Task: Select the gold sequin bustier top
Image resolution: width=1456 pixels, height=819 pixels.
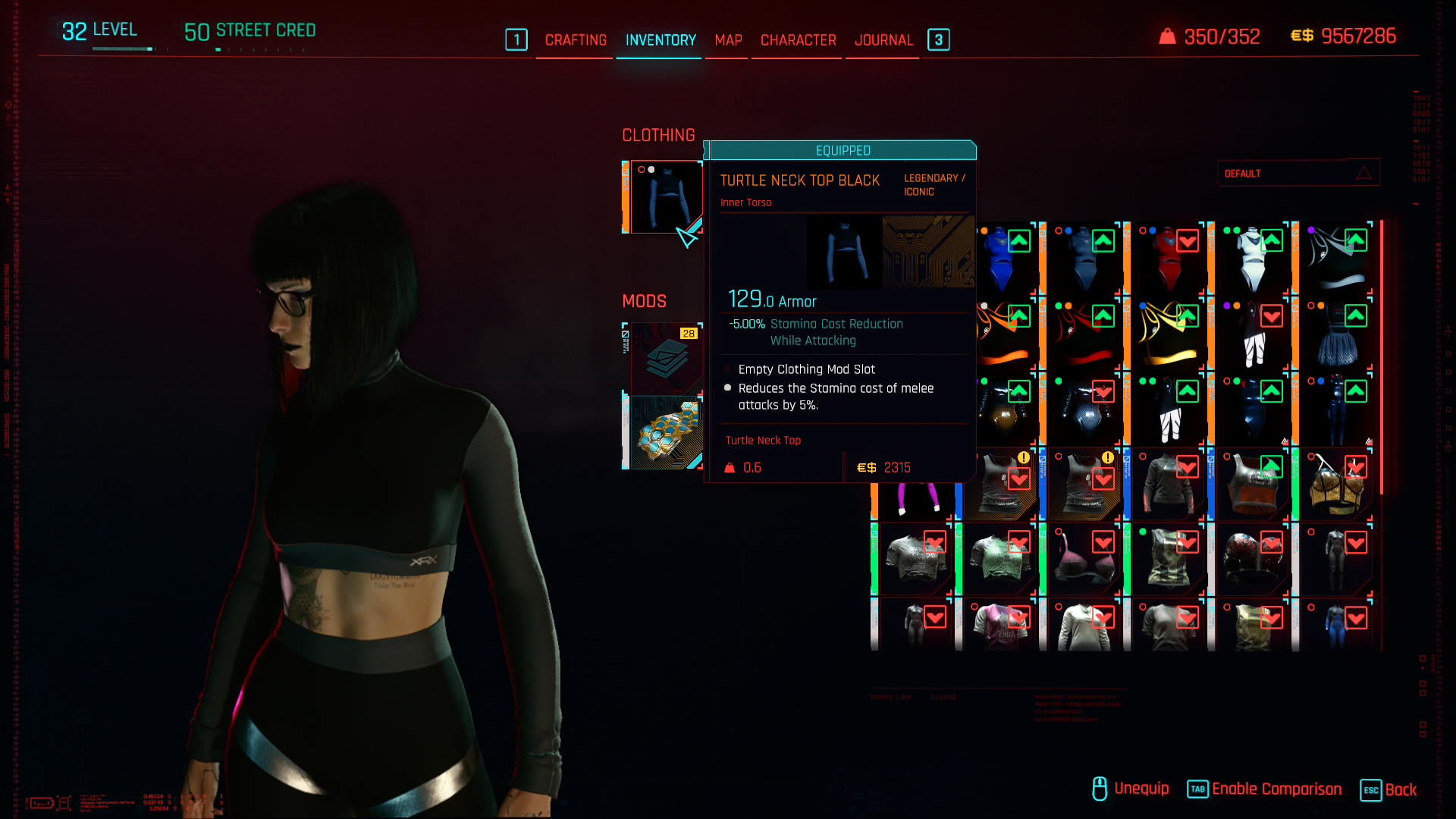Action: click(x=1336, y=485)
